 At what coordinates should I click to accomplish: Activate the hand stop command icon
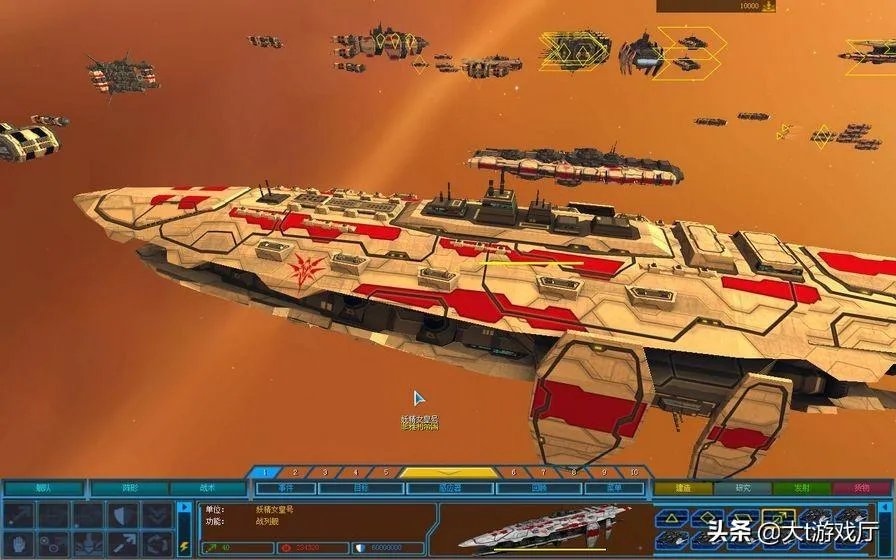point(22,543)
